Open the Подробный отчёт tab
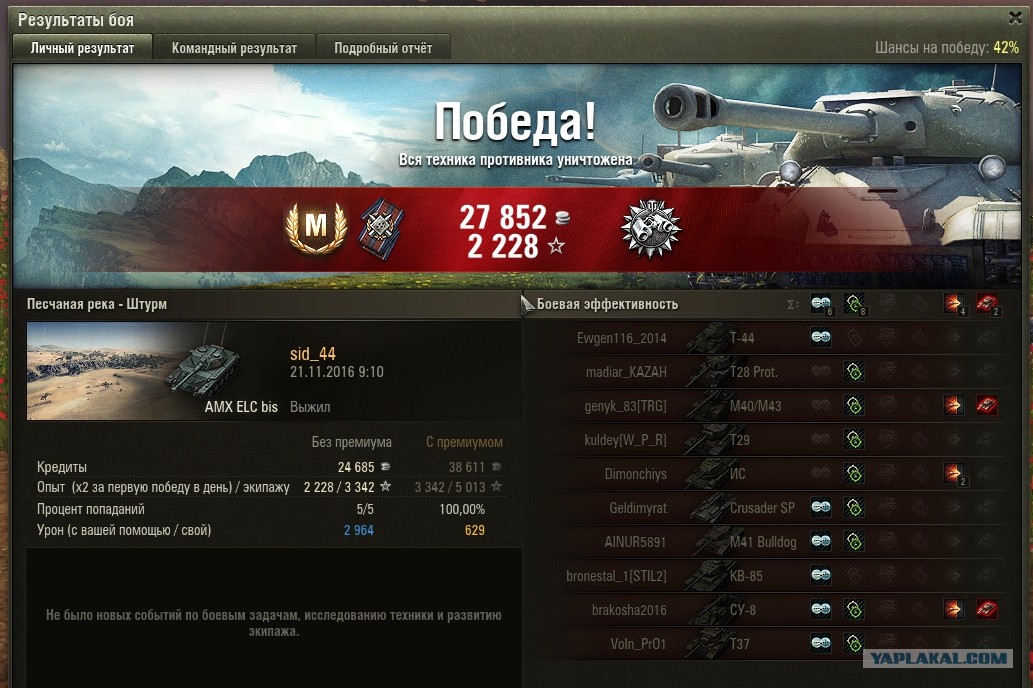 click(x=383, y=48)
